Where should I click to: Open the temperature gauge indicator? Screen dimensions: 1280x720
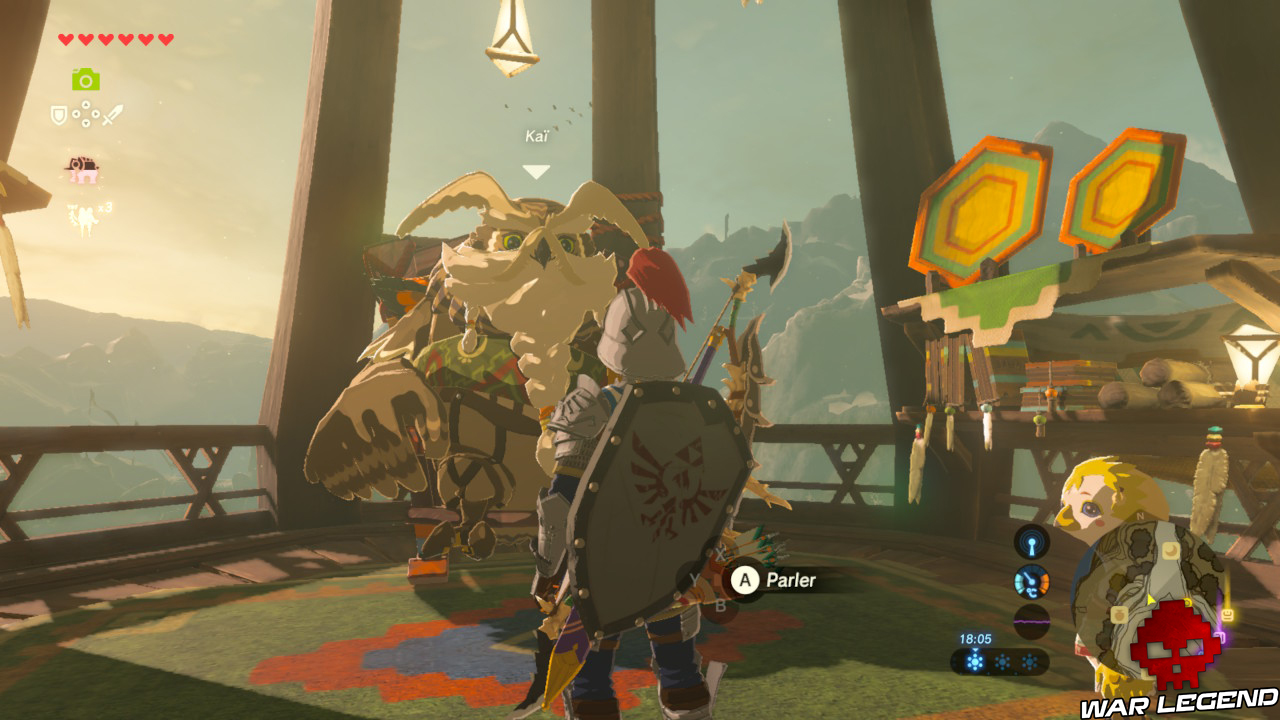(x=1032, y=582)
